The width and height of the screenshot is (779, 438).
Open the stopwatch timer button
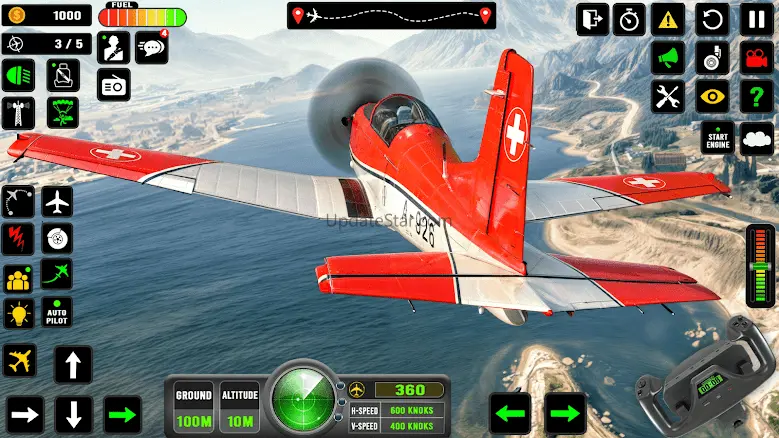click(x=629, y=18)
